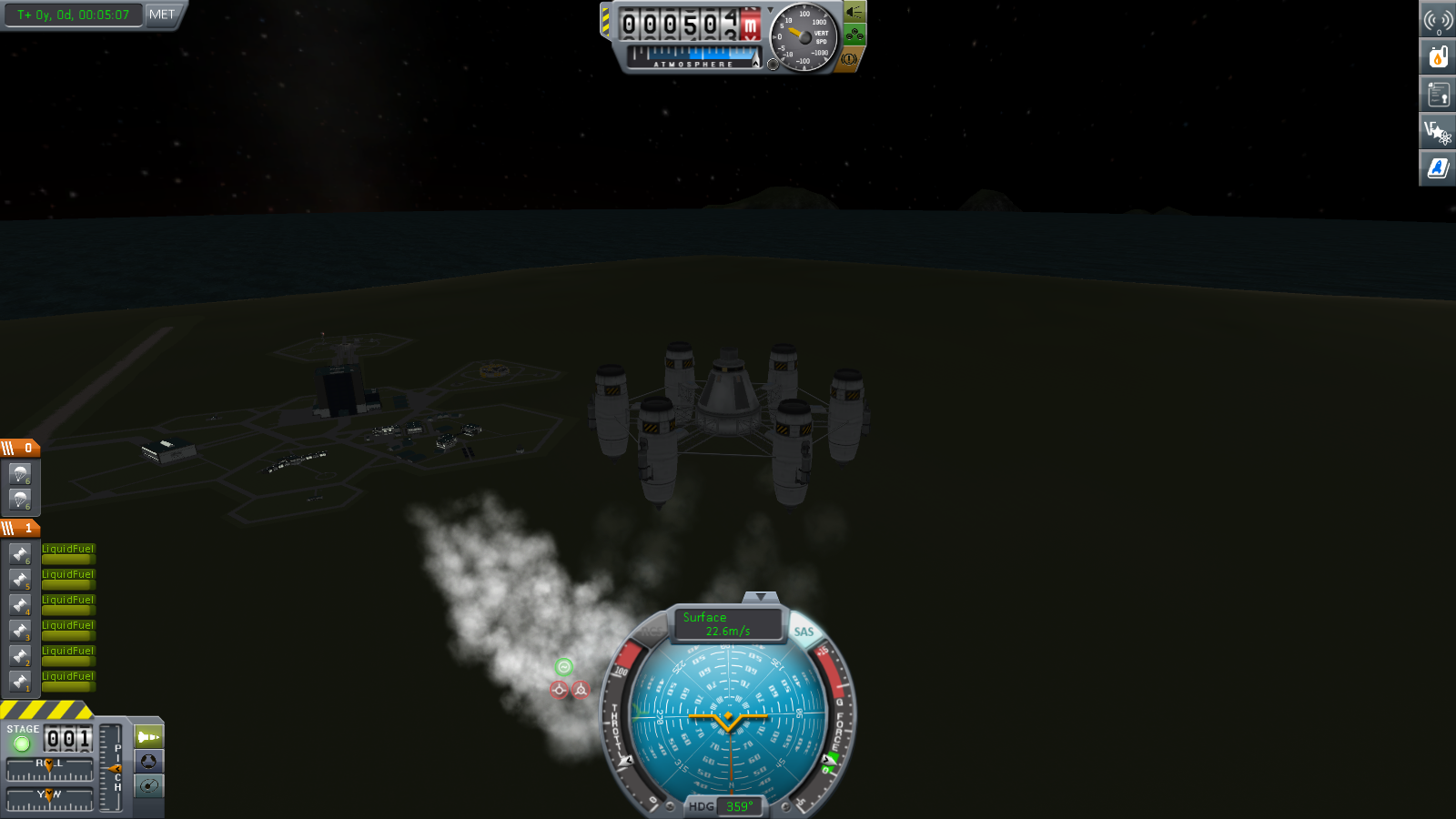Screen dimensions: 1456x819
Task: Open the resources fuel panel
Action: point(1438,57)
